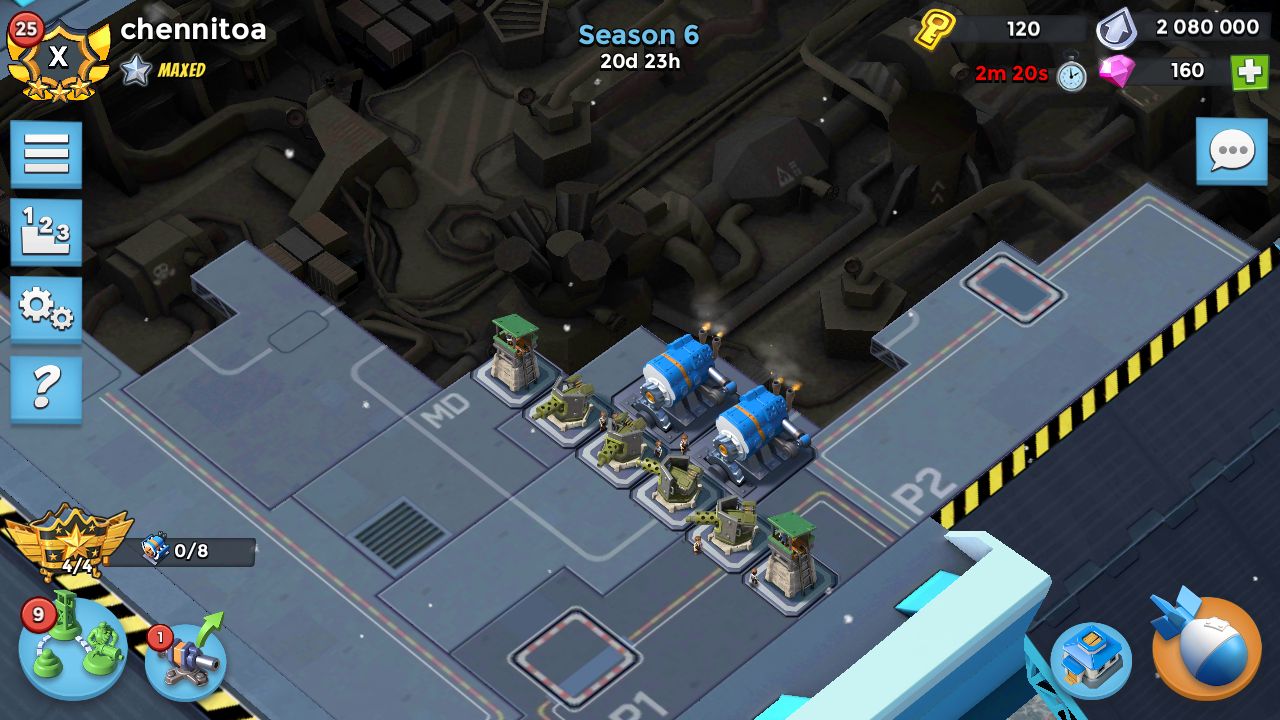The image size is (1280, 720).
Task: Open the settings gear
Action: click(46, 314)
